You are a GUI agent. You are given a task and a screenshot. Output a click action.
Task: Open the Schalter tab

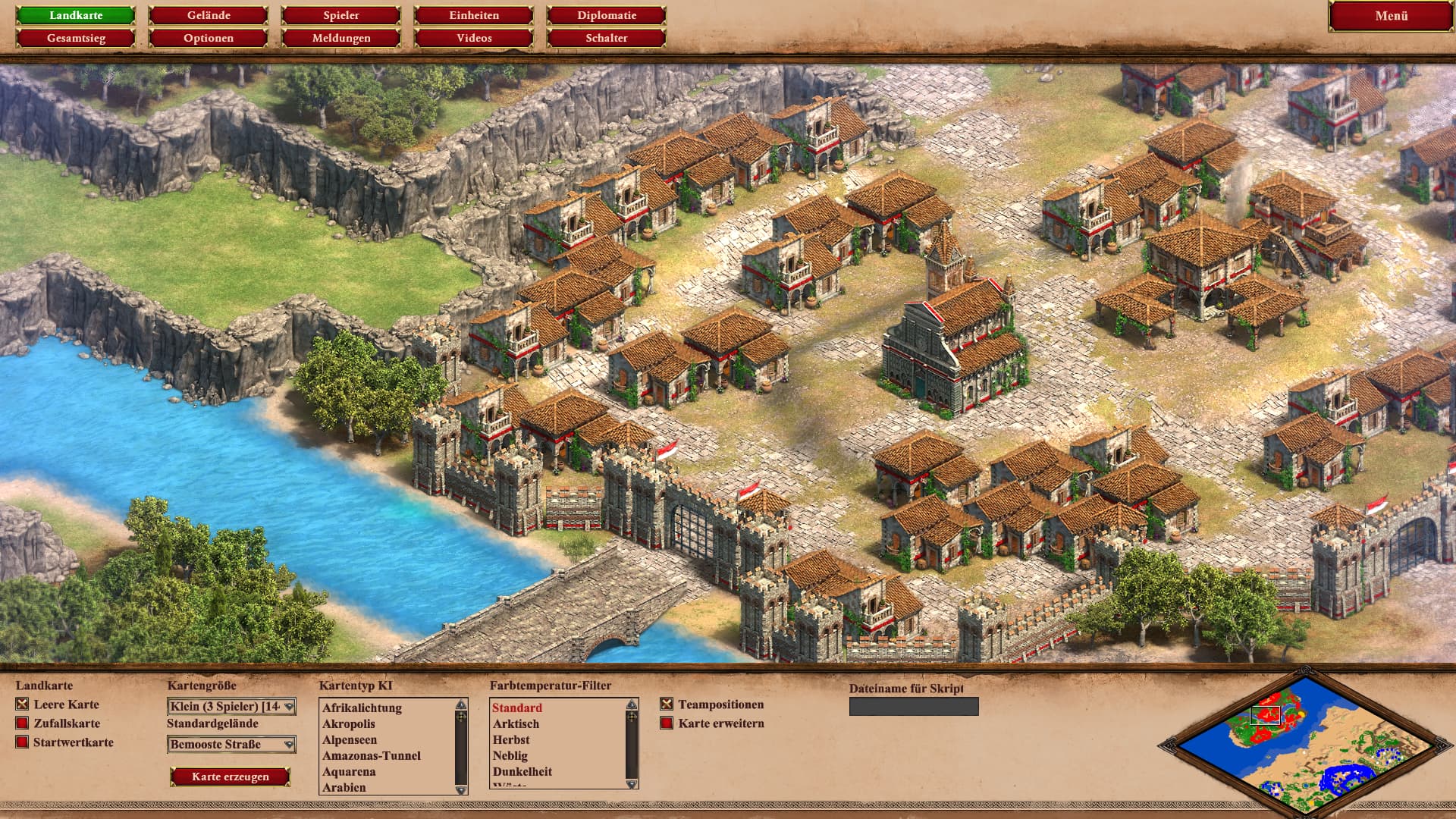[x=606, y=38]
